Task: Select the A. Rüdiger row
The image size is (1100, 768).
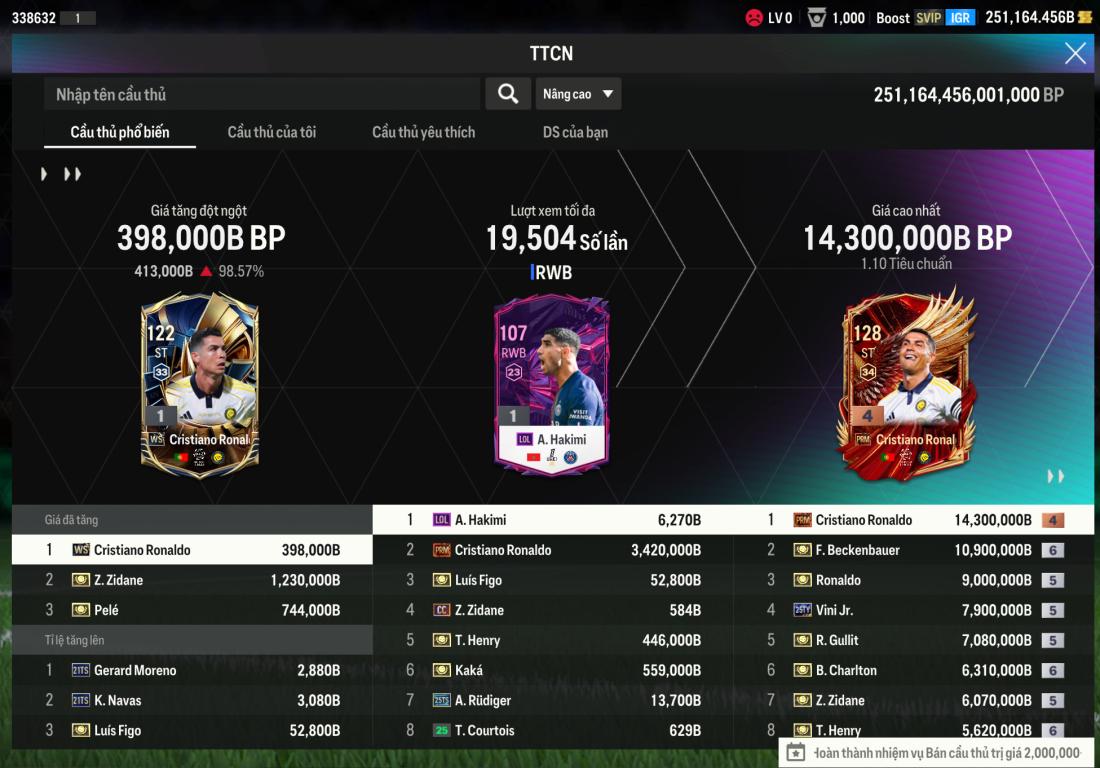Action: [x=552, y=700]
